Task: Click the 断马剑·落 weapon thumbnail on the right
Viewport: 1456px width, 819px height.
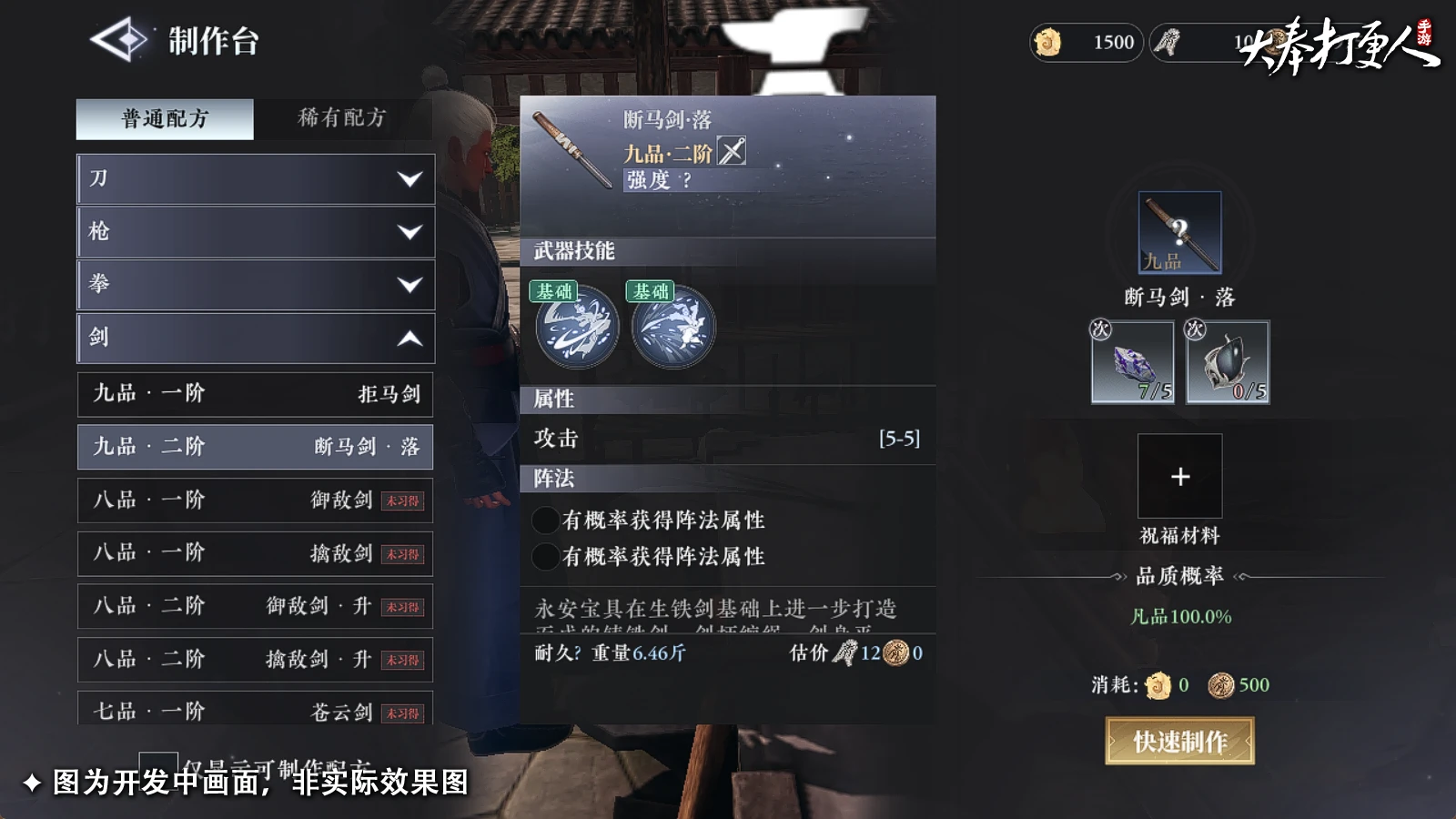Action: click(1179, 232)
